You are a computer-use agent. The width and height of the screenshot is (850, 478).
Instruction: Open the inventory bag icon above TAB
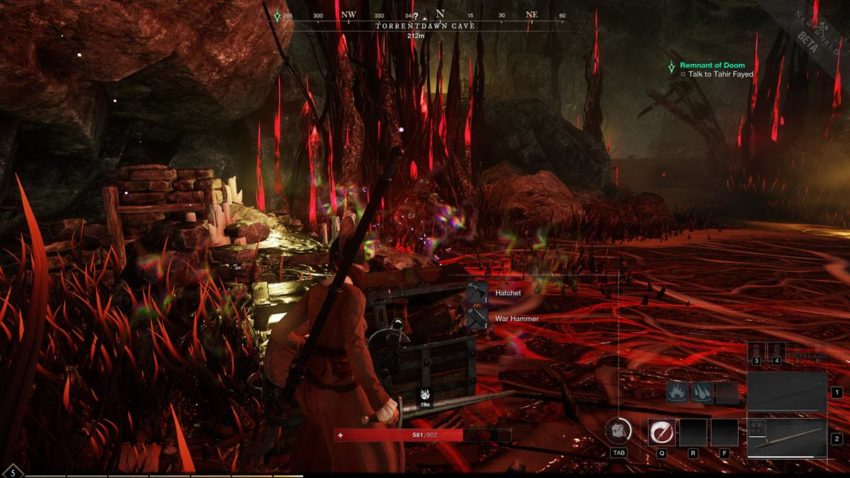click(618, 430)
